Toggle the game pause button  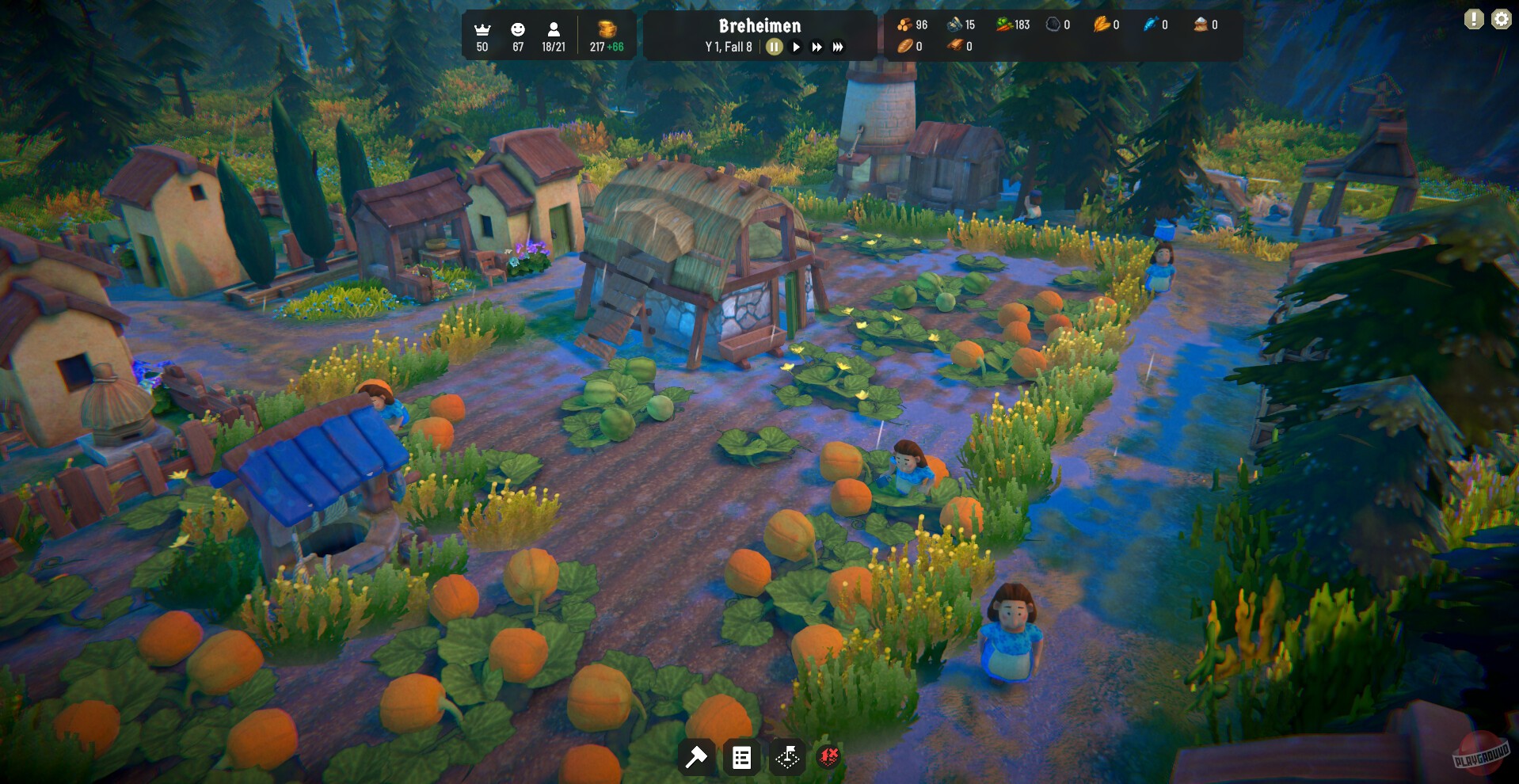coord(774,46)
